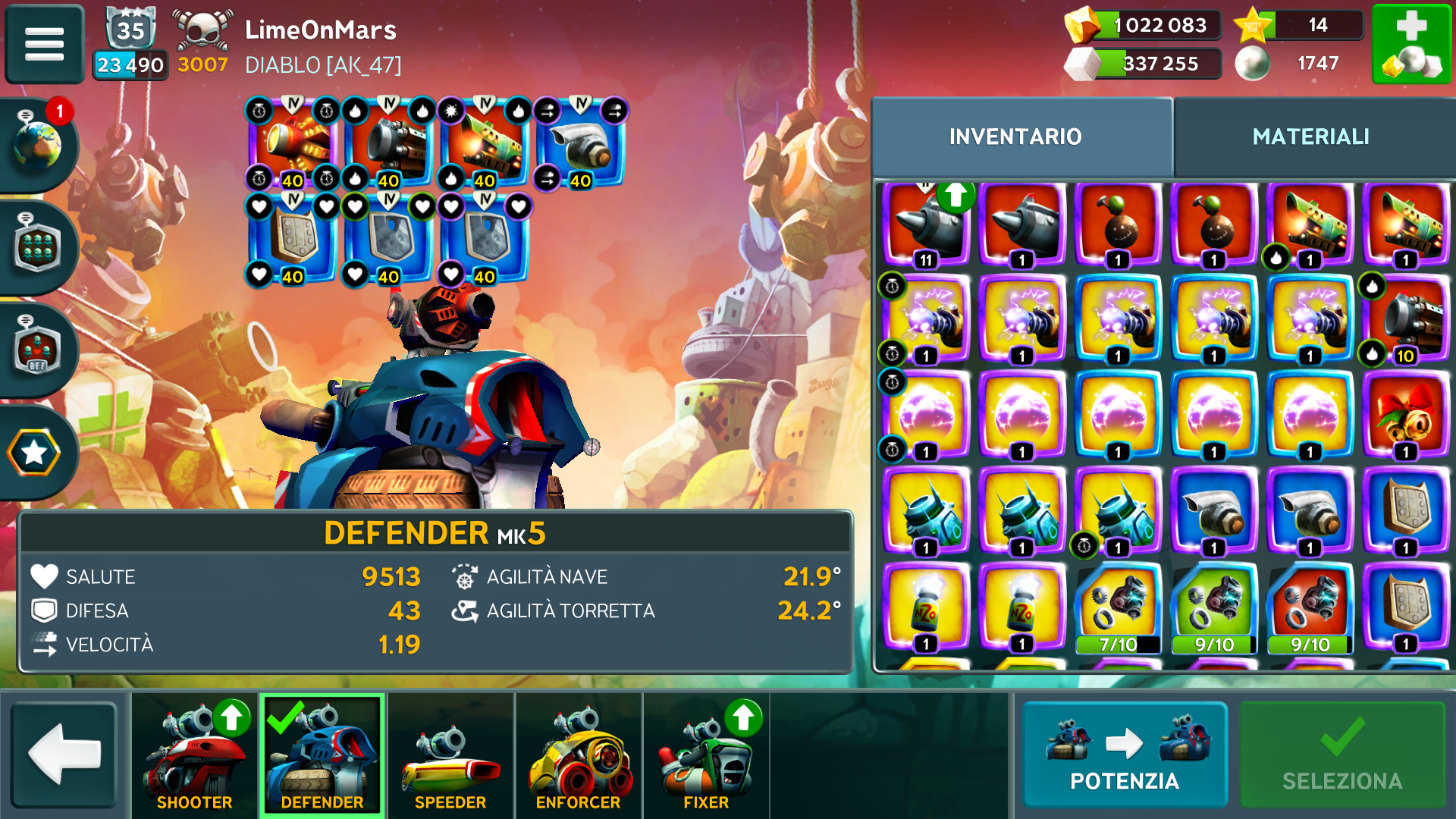Select the inventory item with count 11
Viewport: 1456px width, 819px height.
click(926, 224)
